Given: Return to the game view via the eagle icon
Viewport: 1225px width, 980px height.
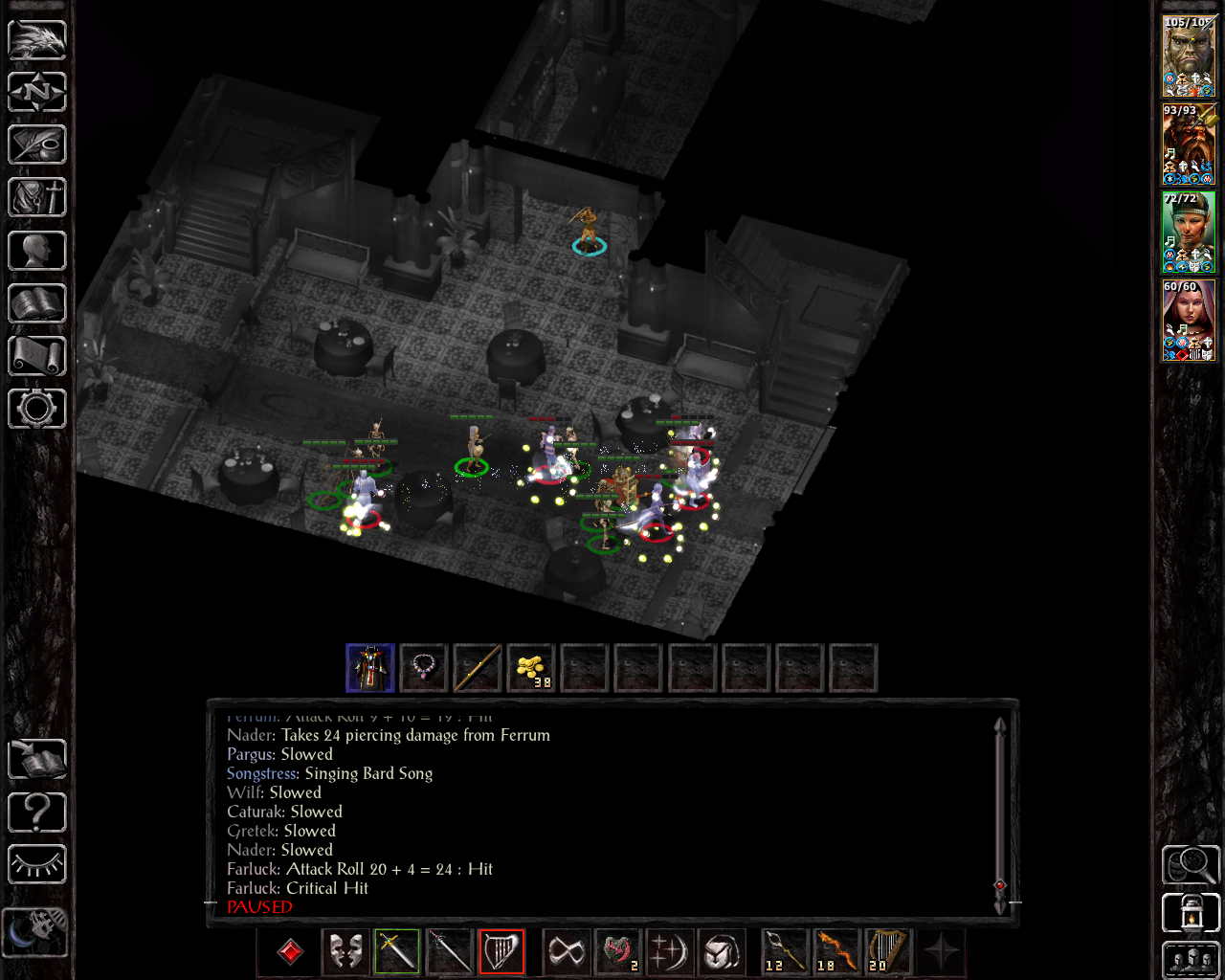Looking at the screenshot, I should (36, 38).
